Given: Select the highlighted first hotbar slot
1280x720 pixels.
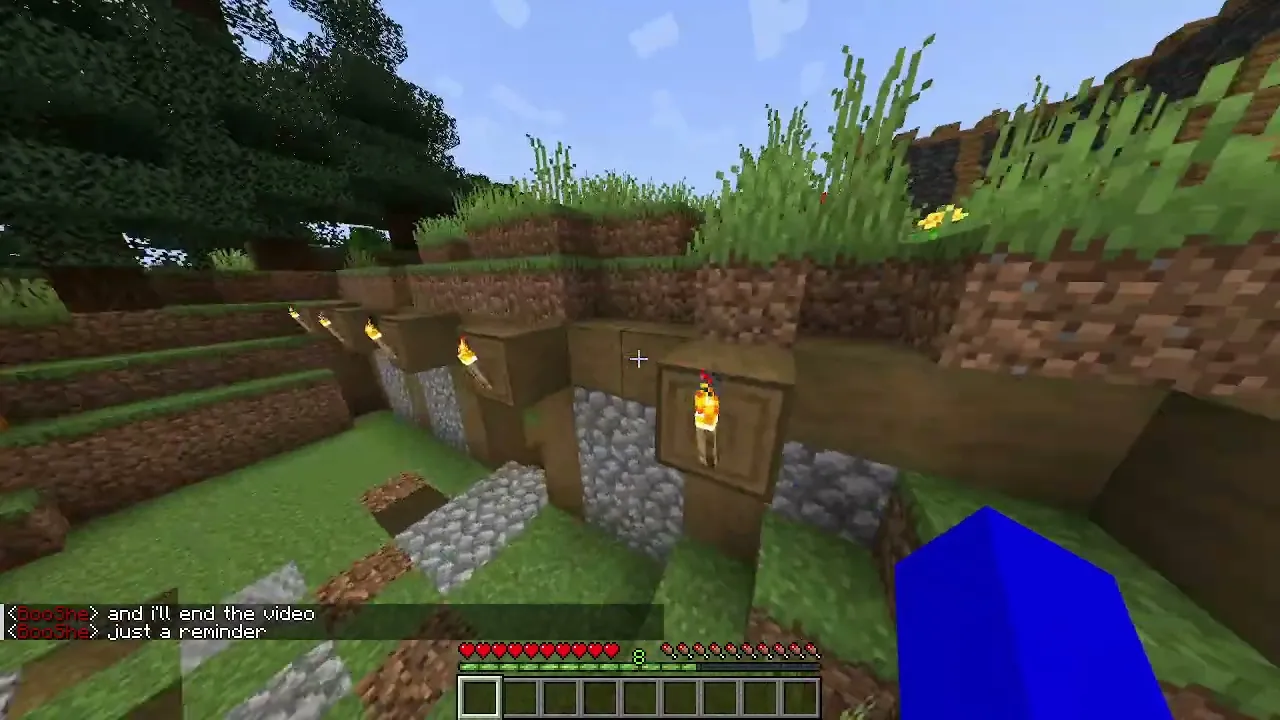Looking at the screenshot, I should (480, 697).
